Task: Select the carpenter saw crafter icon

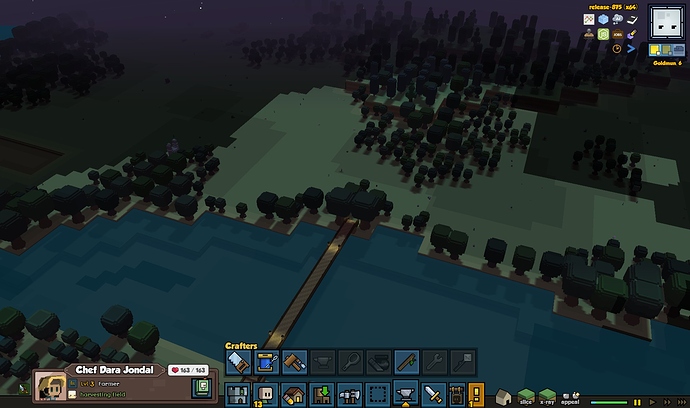Action: [x=237, y=362]
